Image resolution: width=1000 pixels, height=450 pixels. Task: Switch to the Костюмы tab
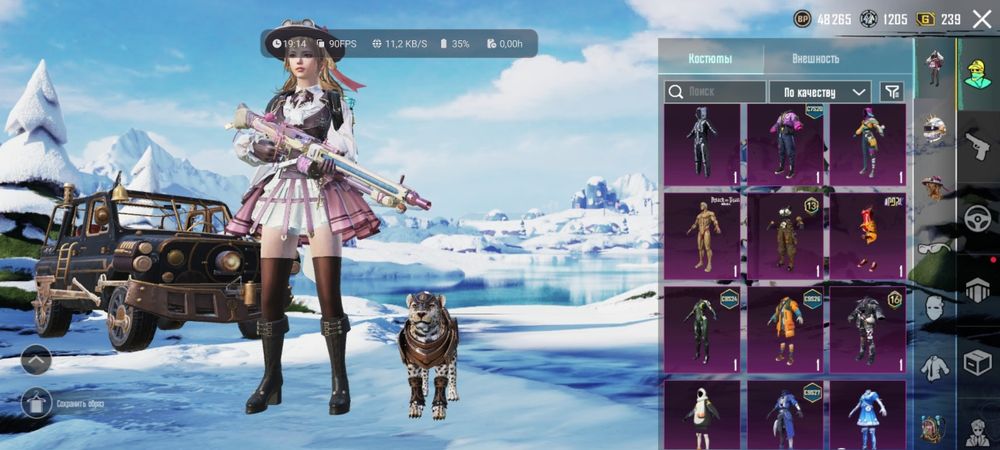710,59
